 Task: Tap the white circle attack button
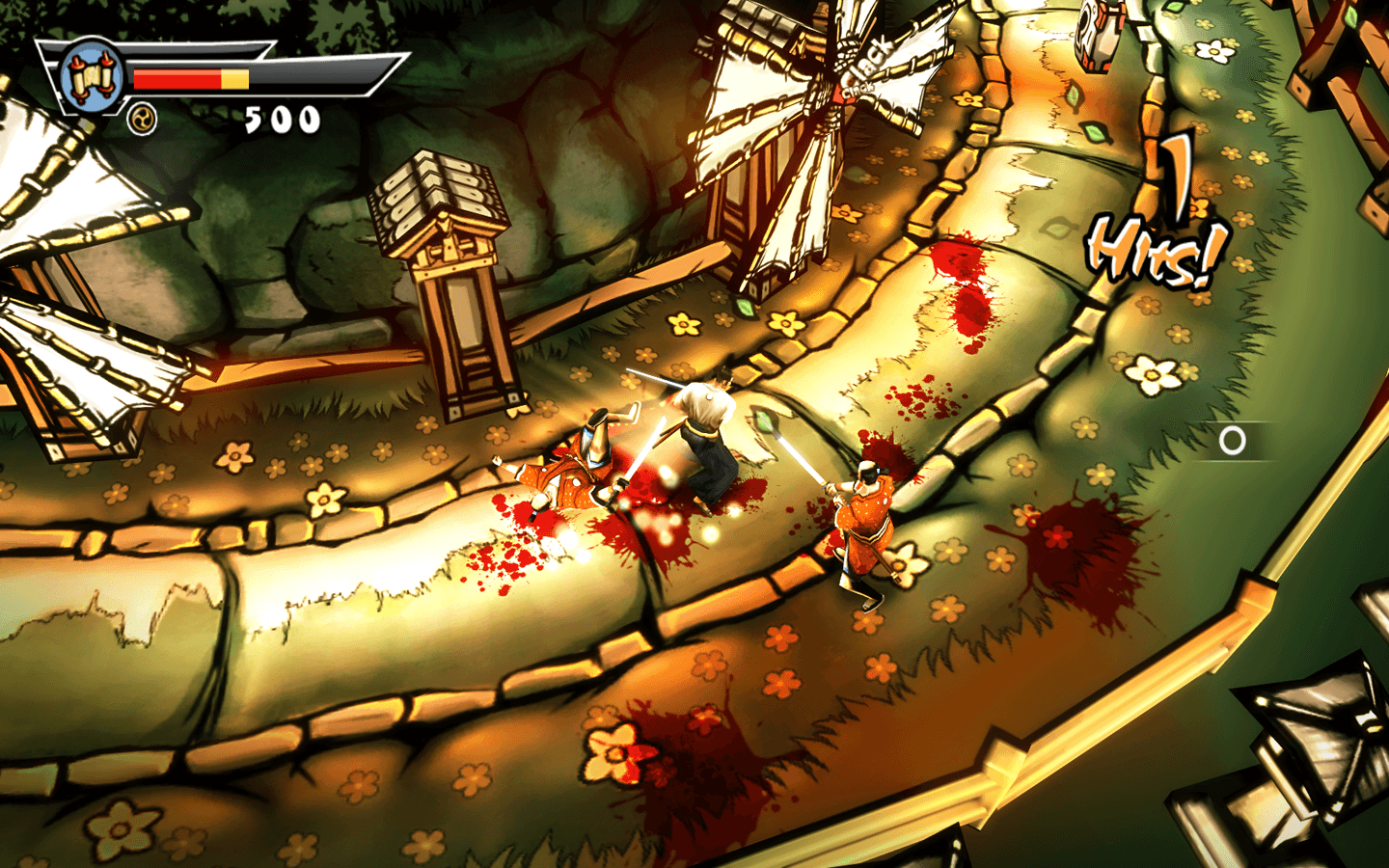pyautogui.click(x=1232, y=441)
